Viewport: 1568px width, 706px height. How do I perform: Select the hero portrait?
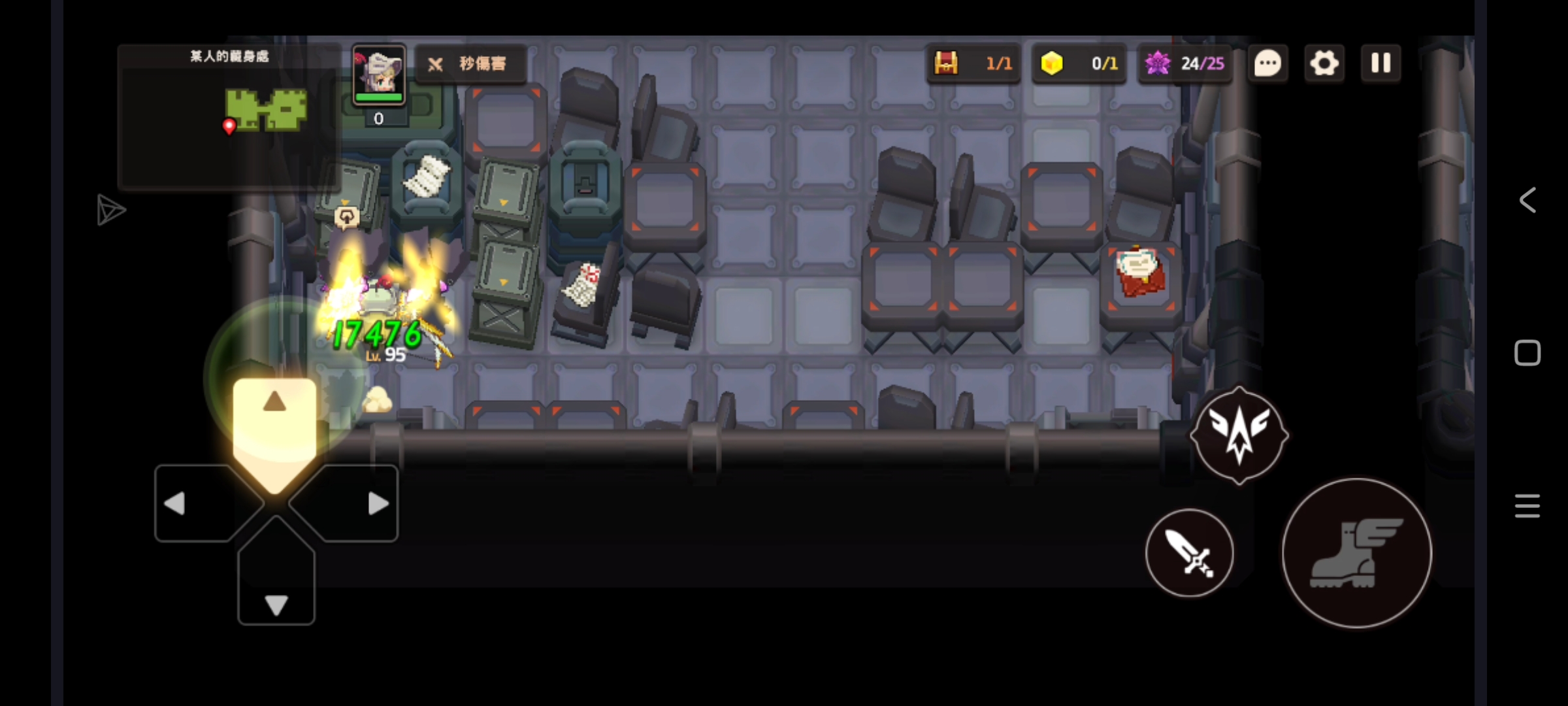(x=379, y=75)
